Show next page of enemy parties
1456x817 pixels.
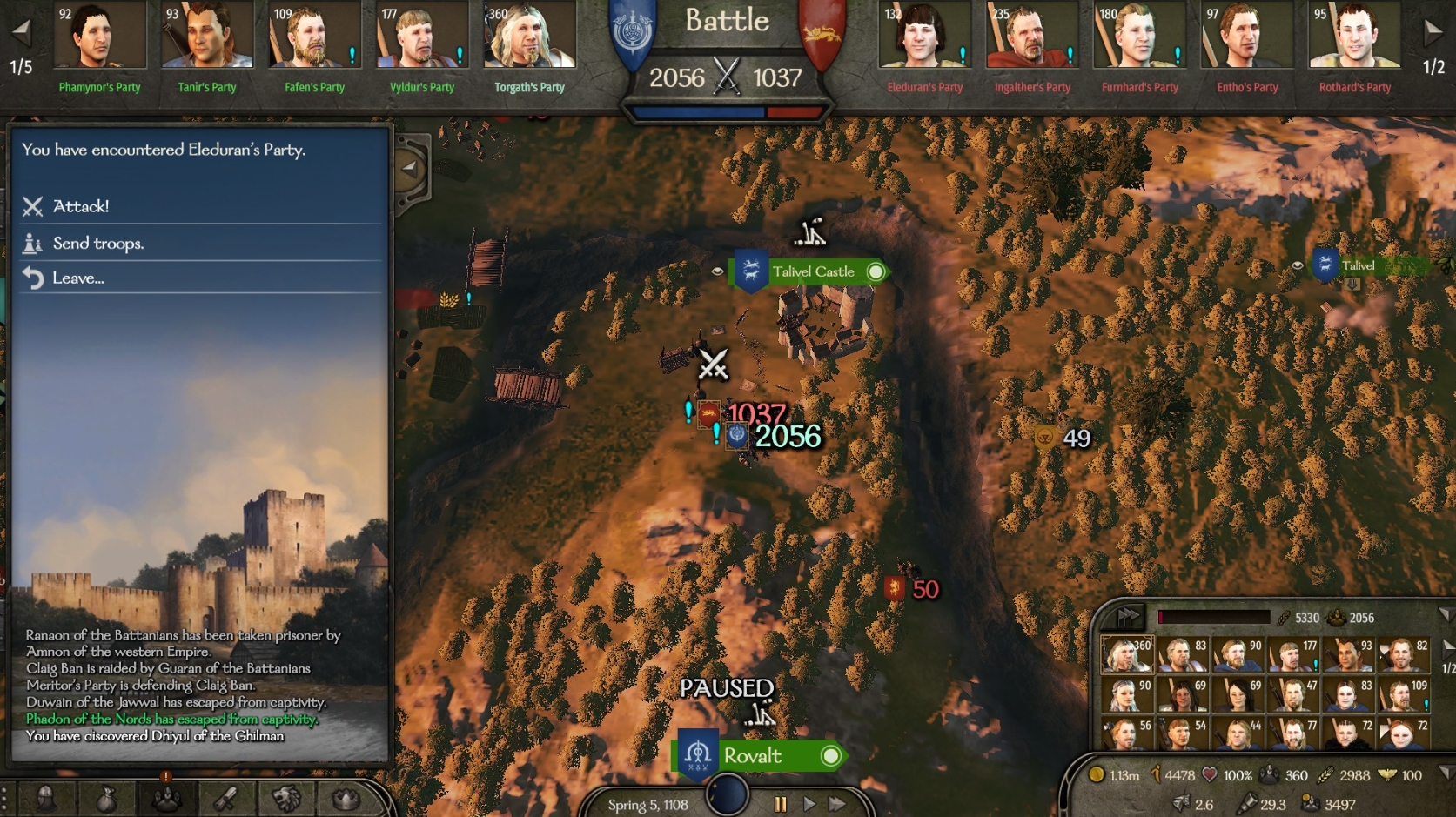(1433, 33)
